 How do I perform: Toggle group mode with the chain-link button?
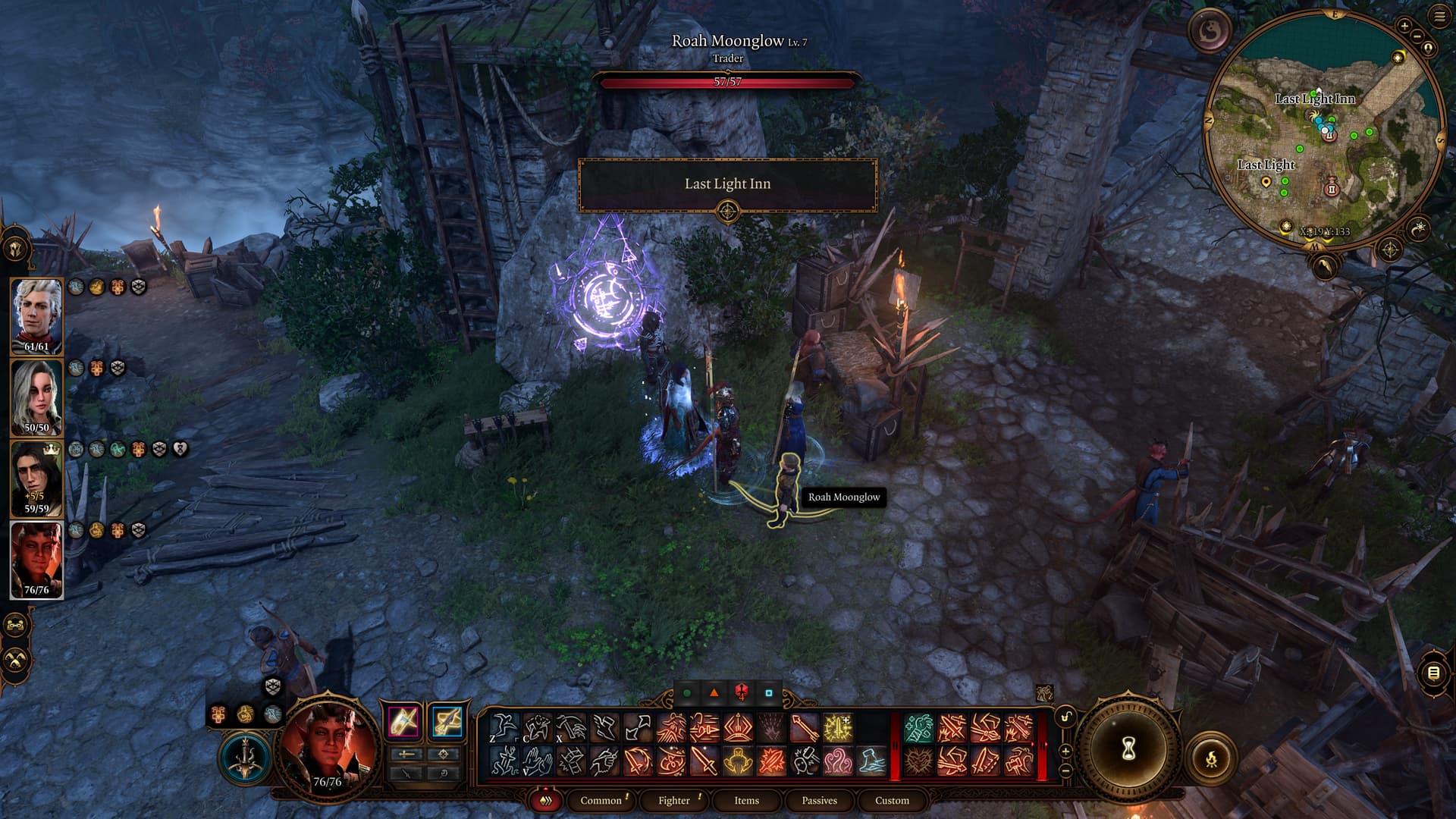(15, 626)
